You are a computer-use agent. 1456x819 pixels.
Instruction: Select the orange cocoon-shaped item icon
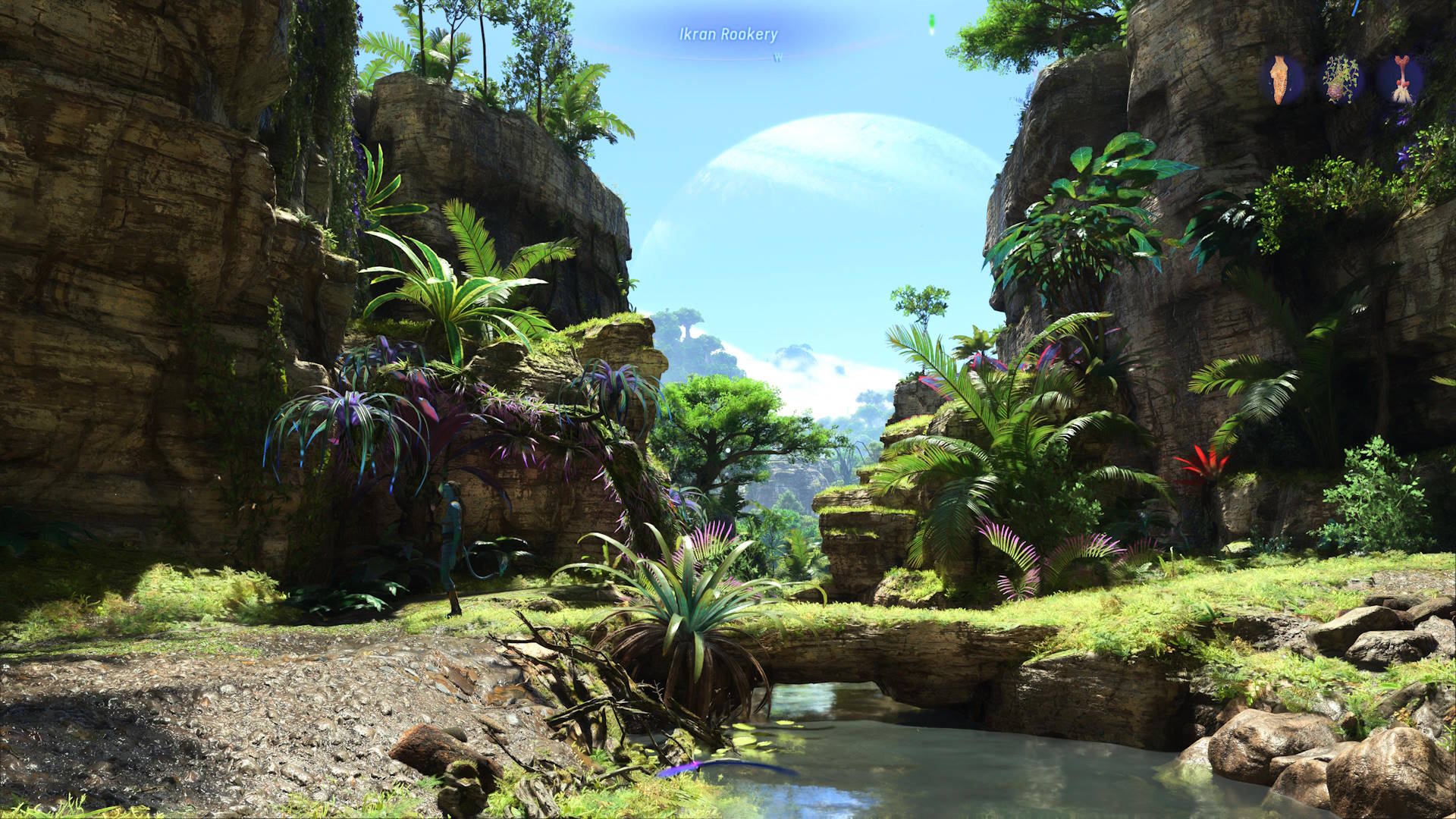point(1281,79)
